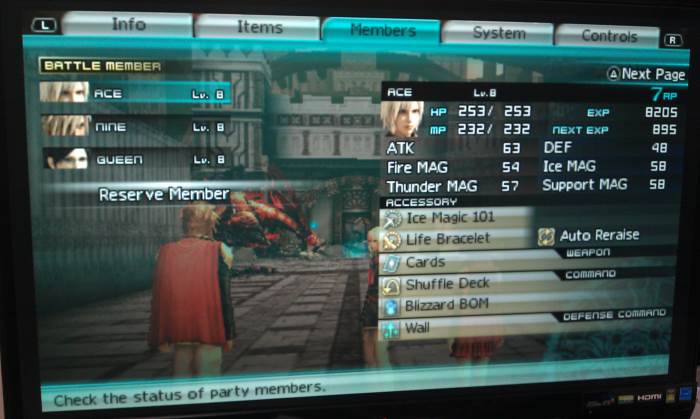Image resolution: width=700 pixels, height=419 pixels.
Task: Choose the Blizzard BOM command
Action: 446,305
